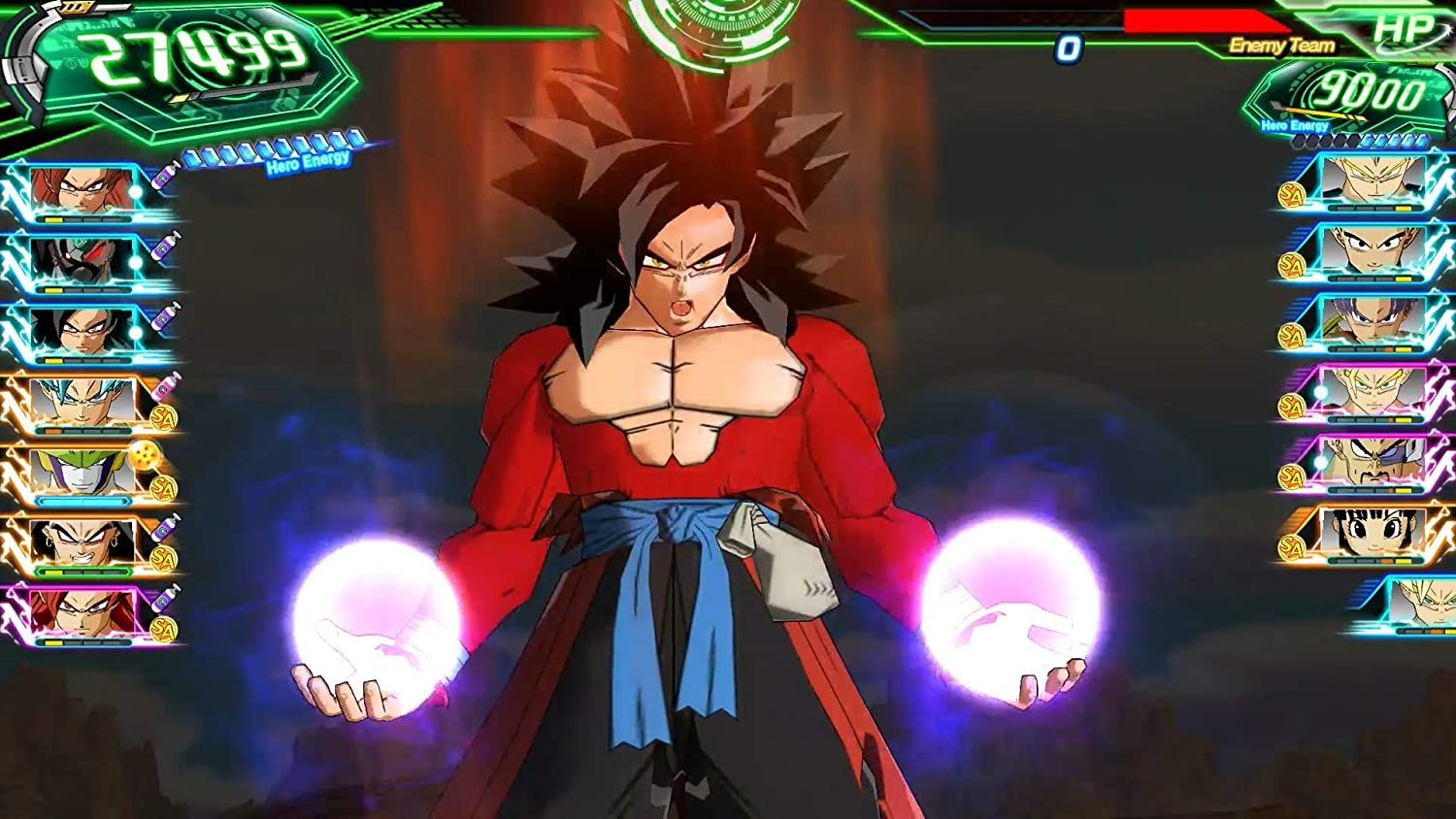Select the SA coin on Super Saiyan Blue Goku's card
Image resolution: width=1456 pixels, height=819 pixels.
(164, 419)
